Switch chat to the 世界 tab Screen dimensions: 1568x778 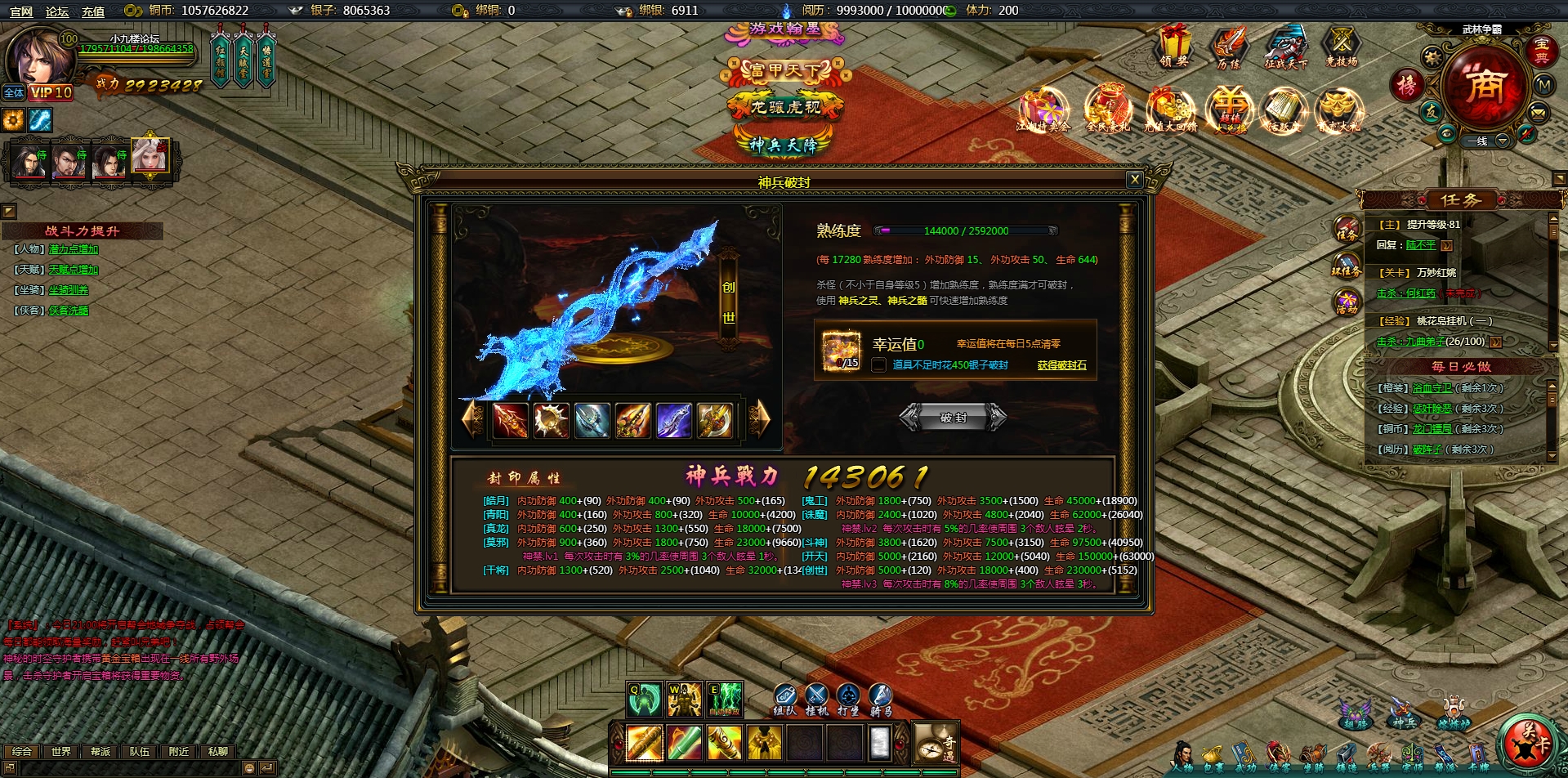coord(61,751)
